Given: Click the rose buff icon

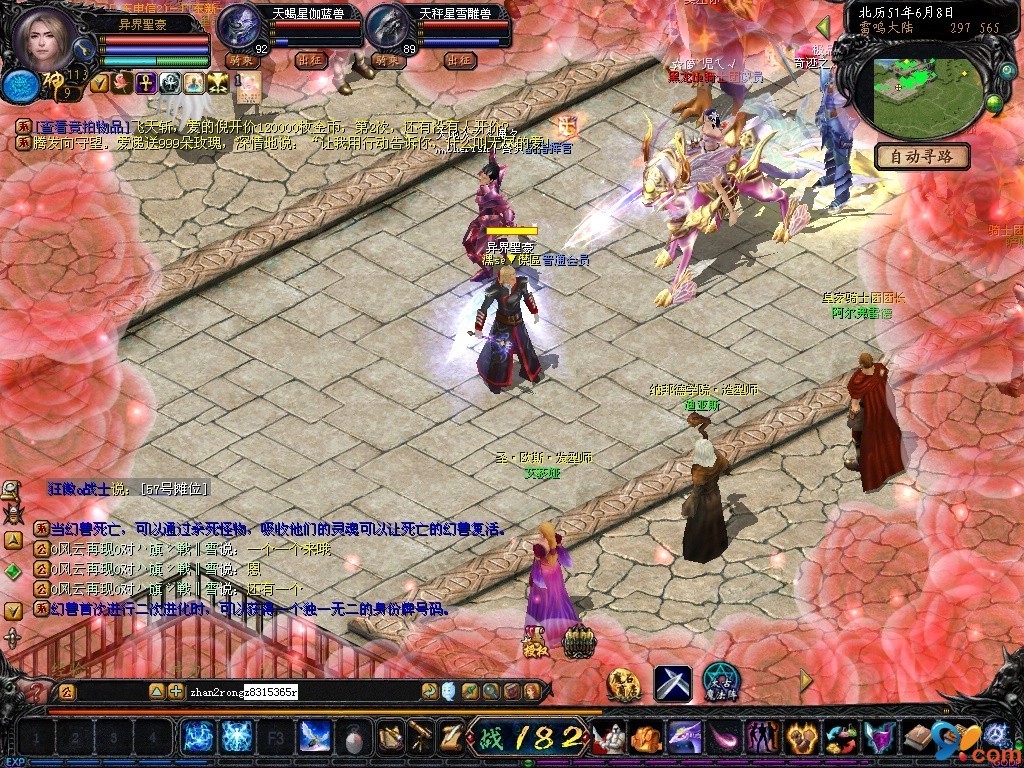Looking at the screenshot, I should tap(122, 83).
